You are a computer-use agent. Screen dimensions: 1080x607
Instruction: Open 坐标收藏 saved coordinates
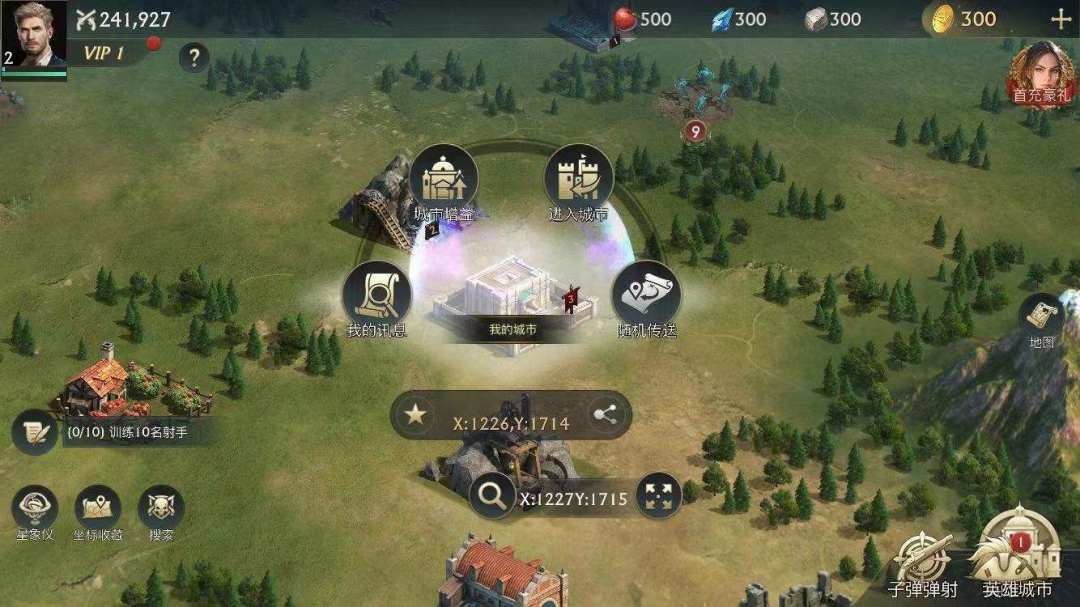[97, 511]
